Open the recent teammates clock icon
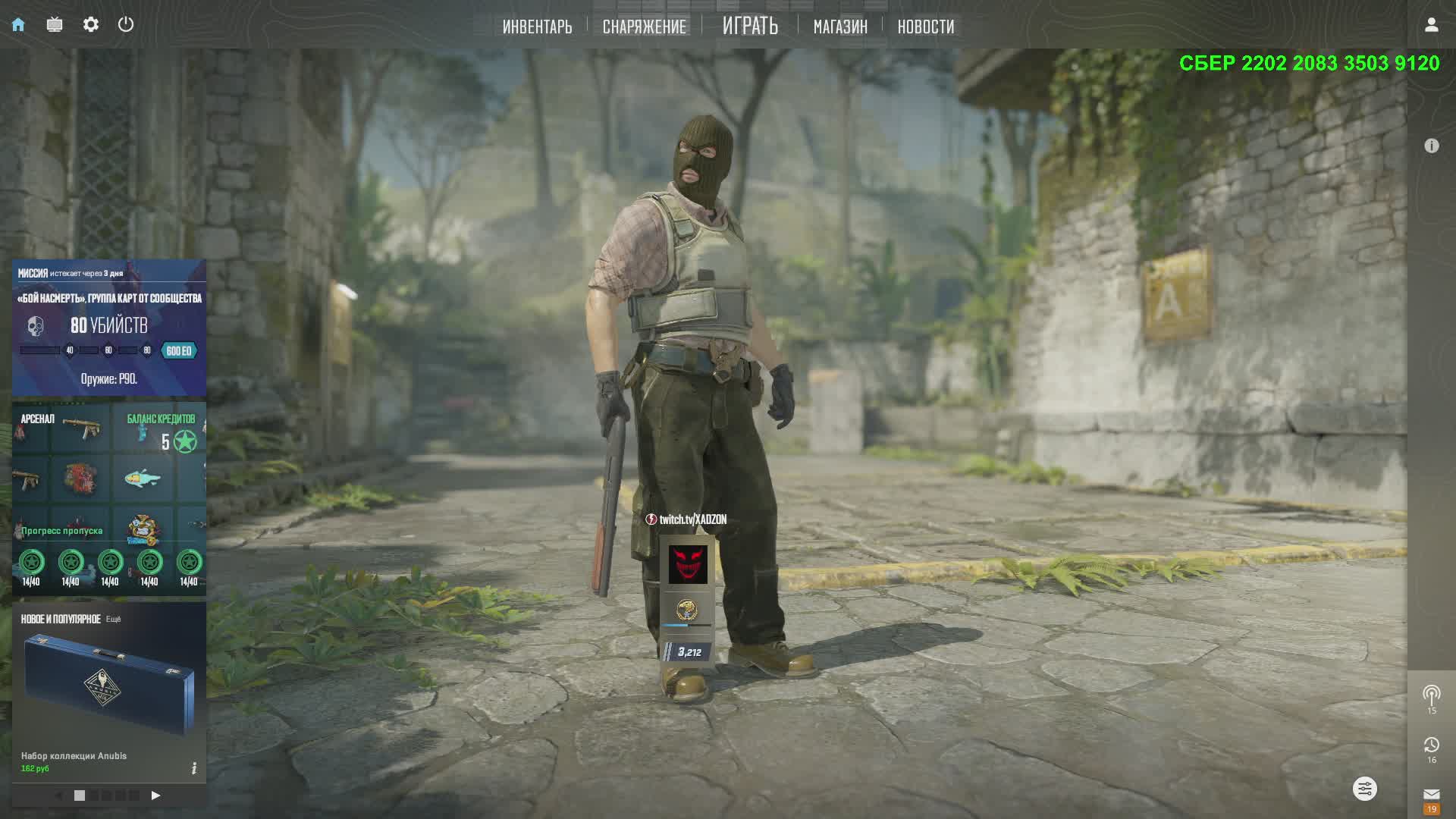Screen dimensions: 1456x819 pyautogui.click(x=1431, y=745)
